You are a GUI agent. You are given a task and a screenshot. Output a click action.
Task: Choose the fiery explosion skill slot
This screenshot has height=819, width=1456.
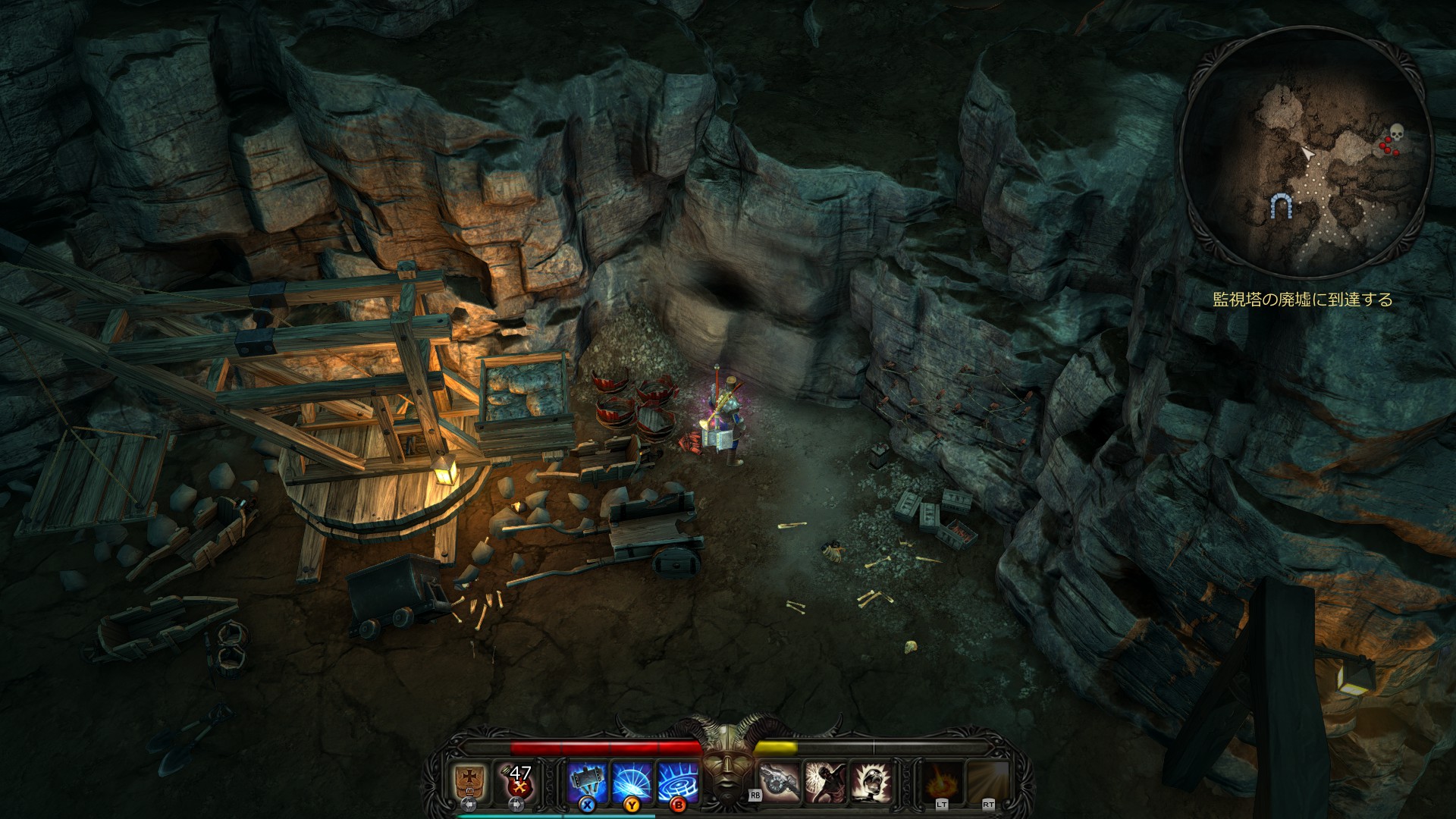click(x=943, y=781)
